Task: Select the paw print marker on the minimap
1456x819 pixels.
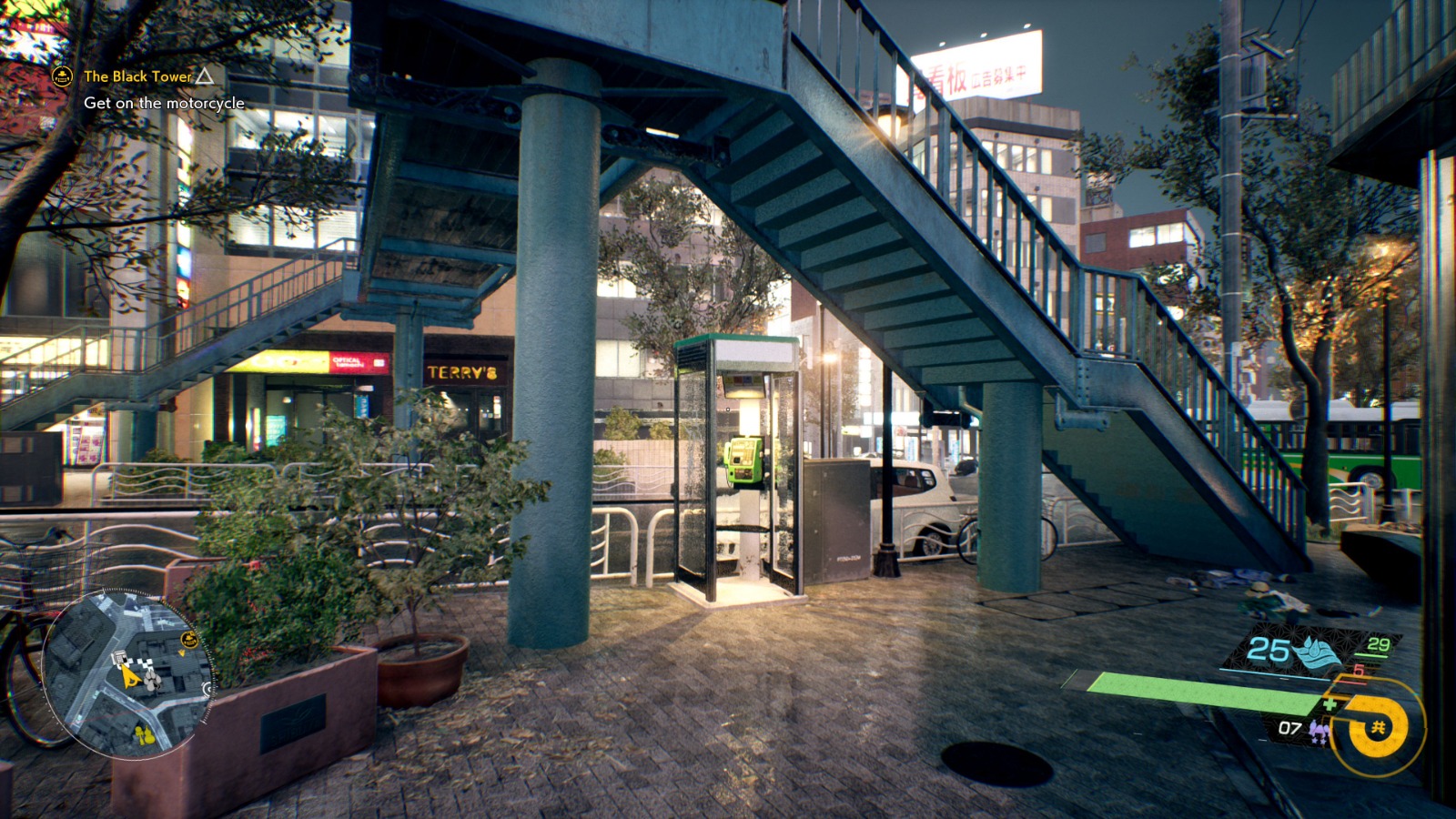Action: [151, 681]
